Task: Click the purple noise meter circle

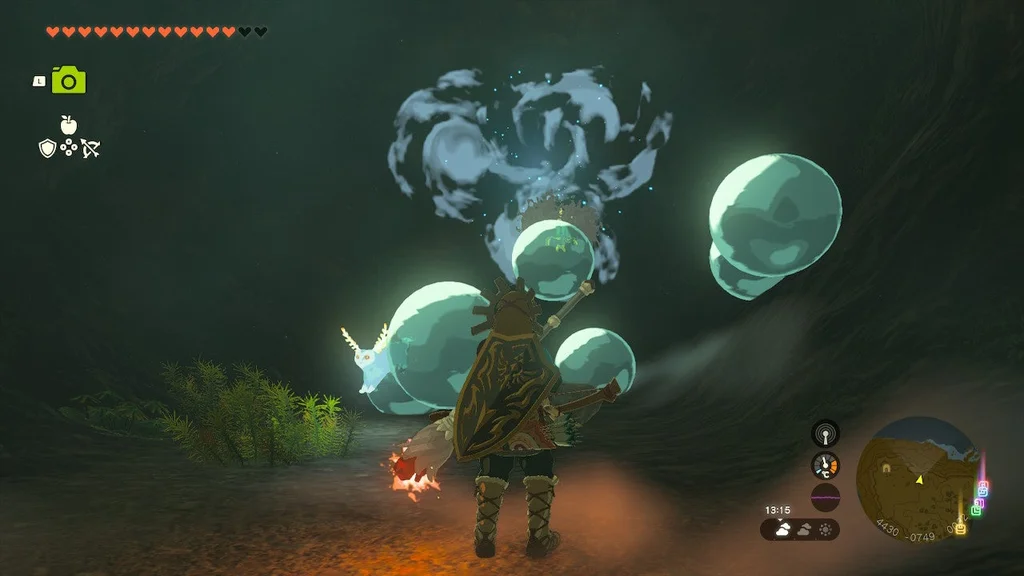Action: 825,497
